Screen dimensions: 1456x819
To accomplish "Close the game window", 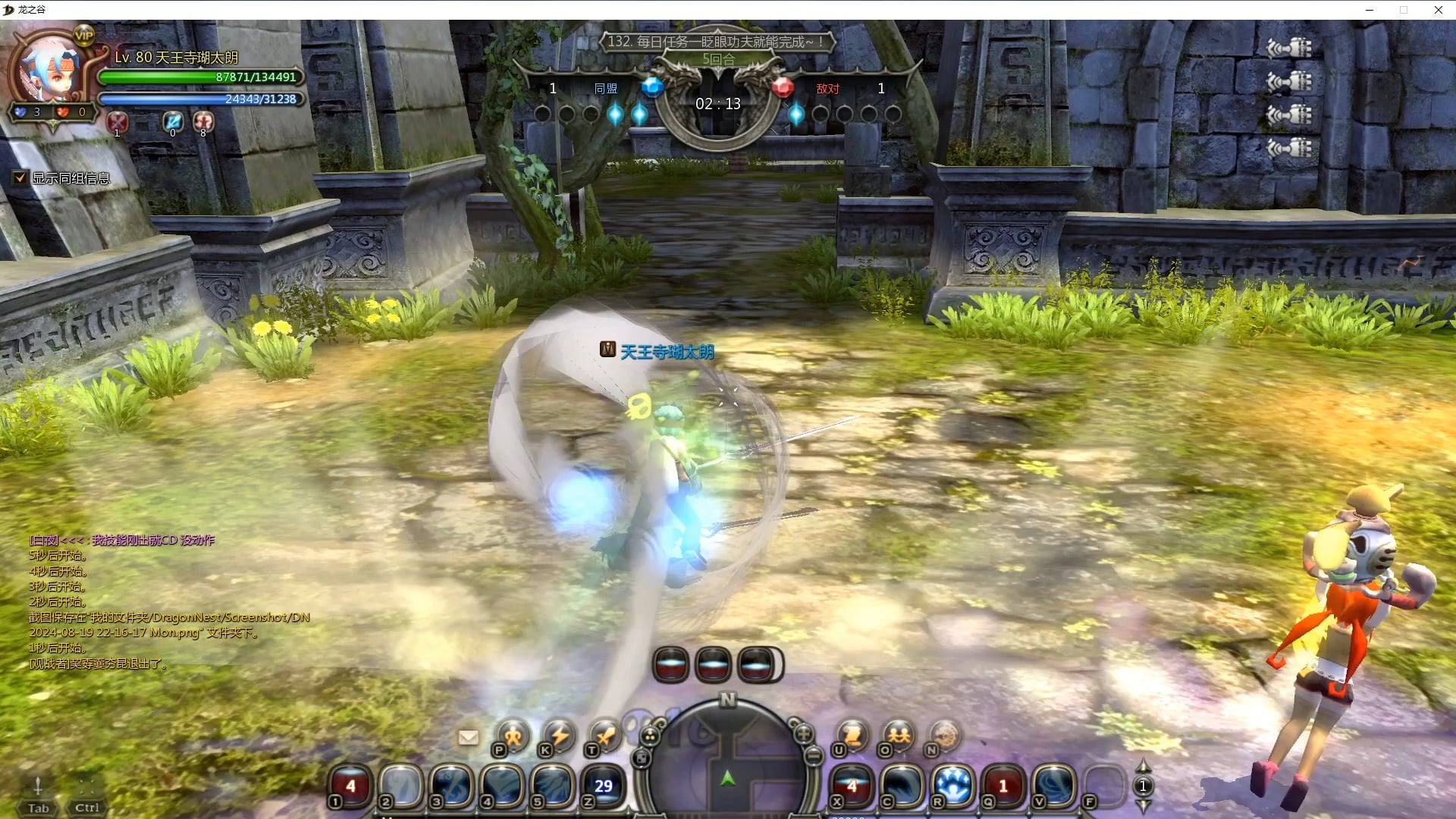I will point(1438,10).
